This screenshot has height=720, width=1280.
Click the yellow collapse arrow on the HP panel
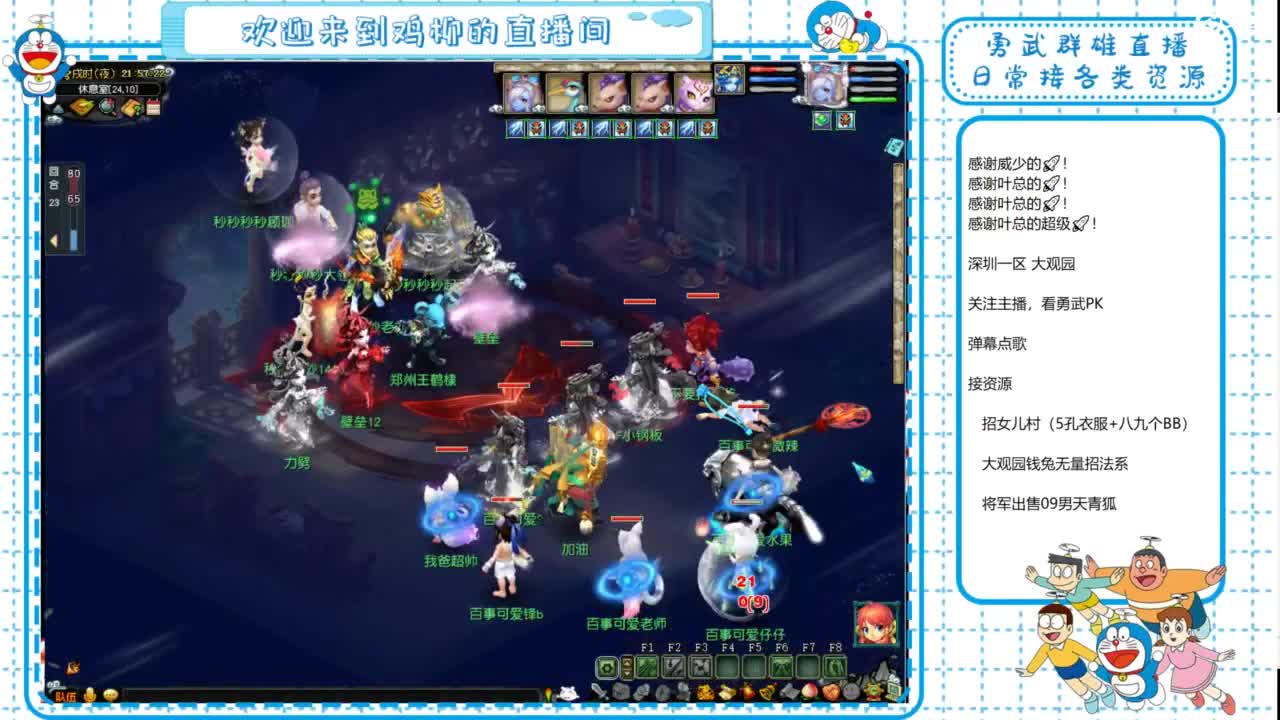[x=53, y=238]
